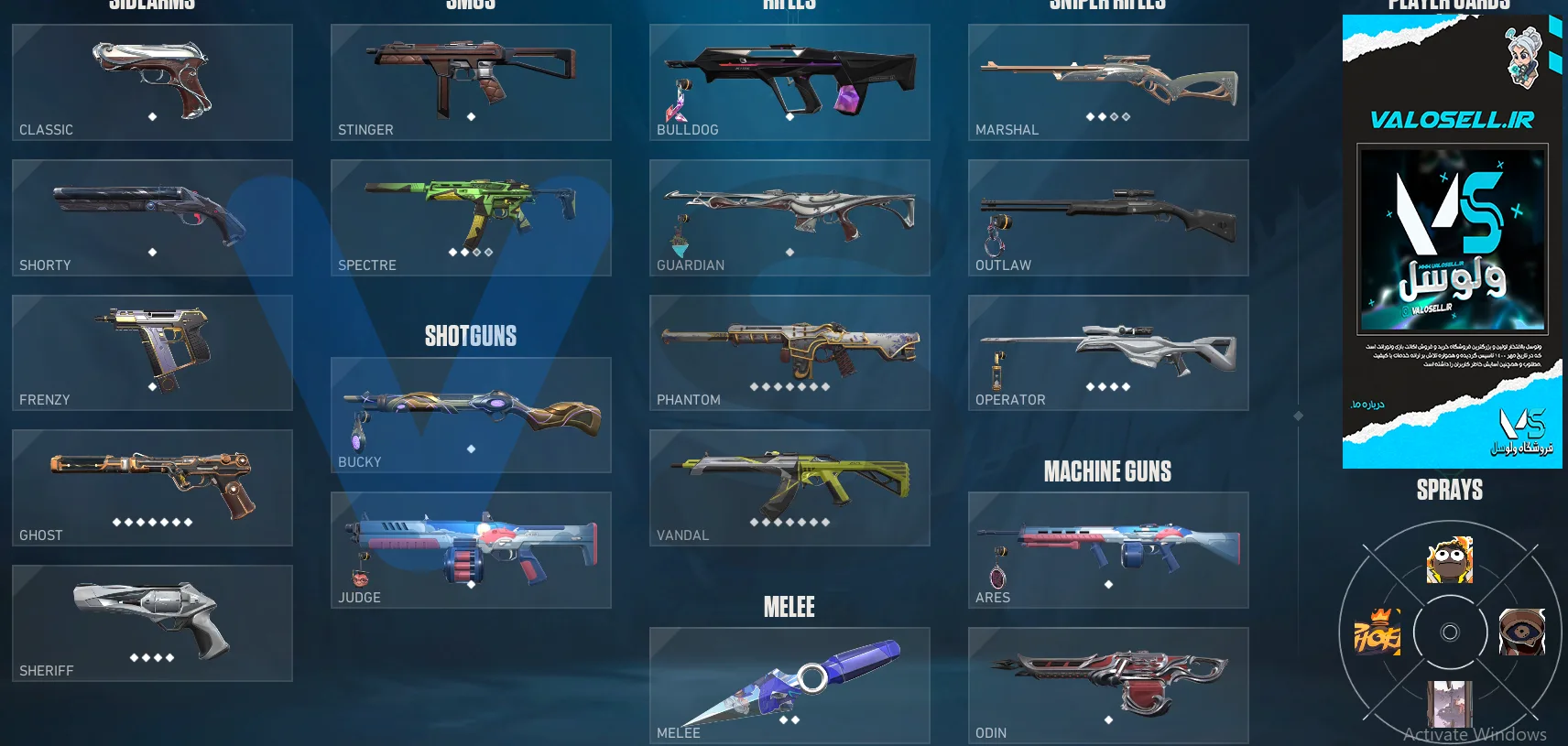Open the Shorty weapon slot
The image size is (1568, 746).
[x=152, y=218]
